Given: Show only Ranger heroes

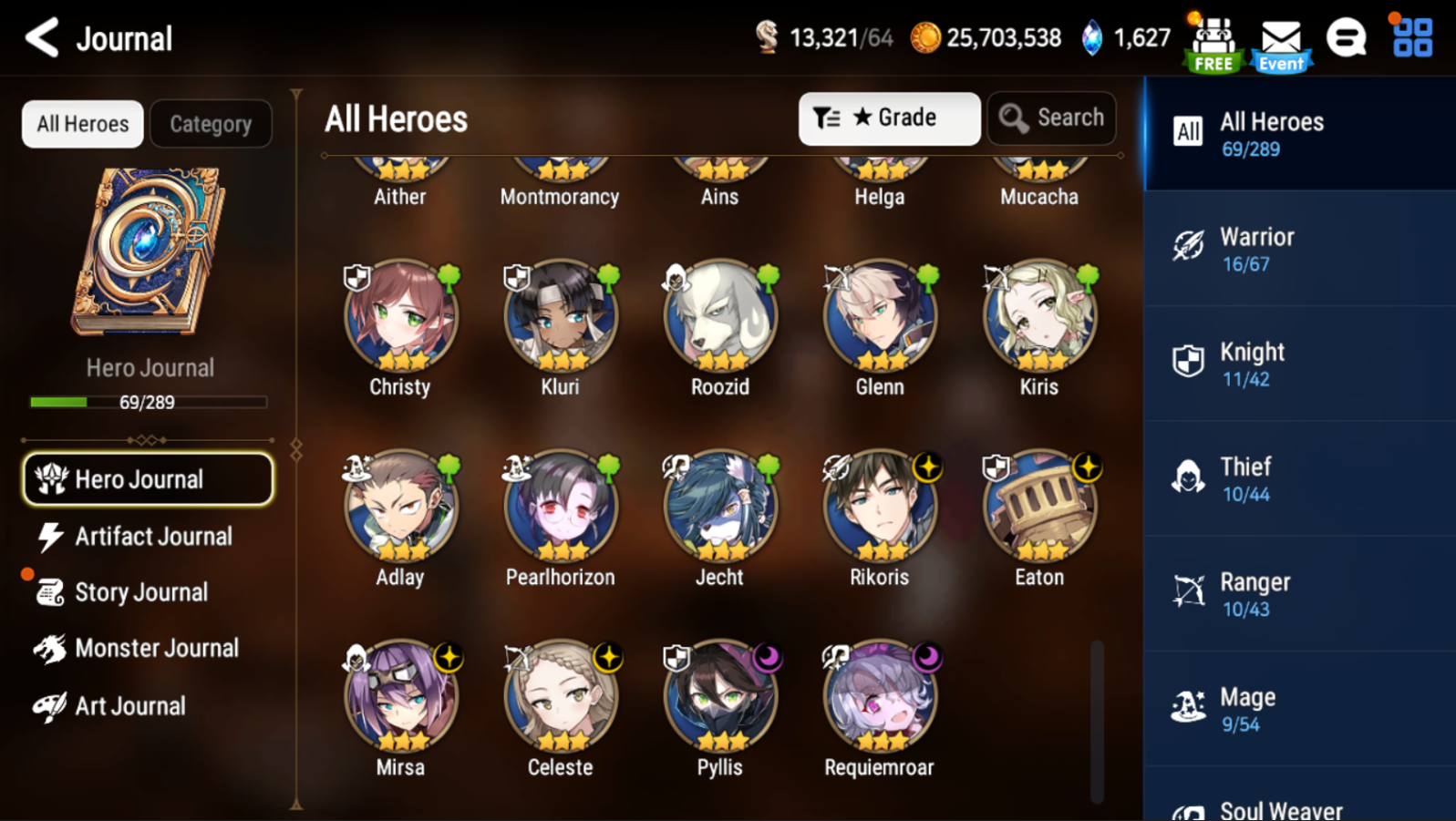Looking at the screenshot, I should tap(1299, 594).
